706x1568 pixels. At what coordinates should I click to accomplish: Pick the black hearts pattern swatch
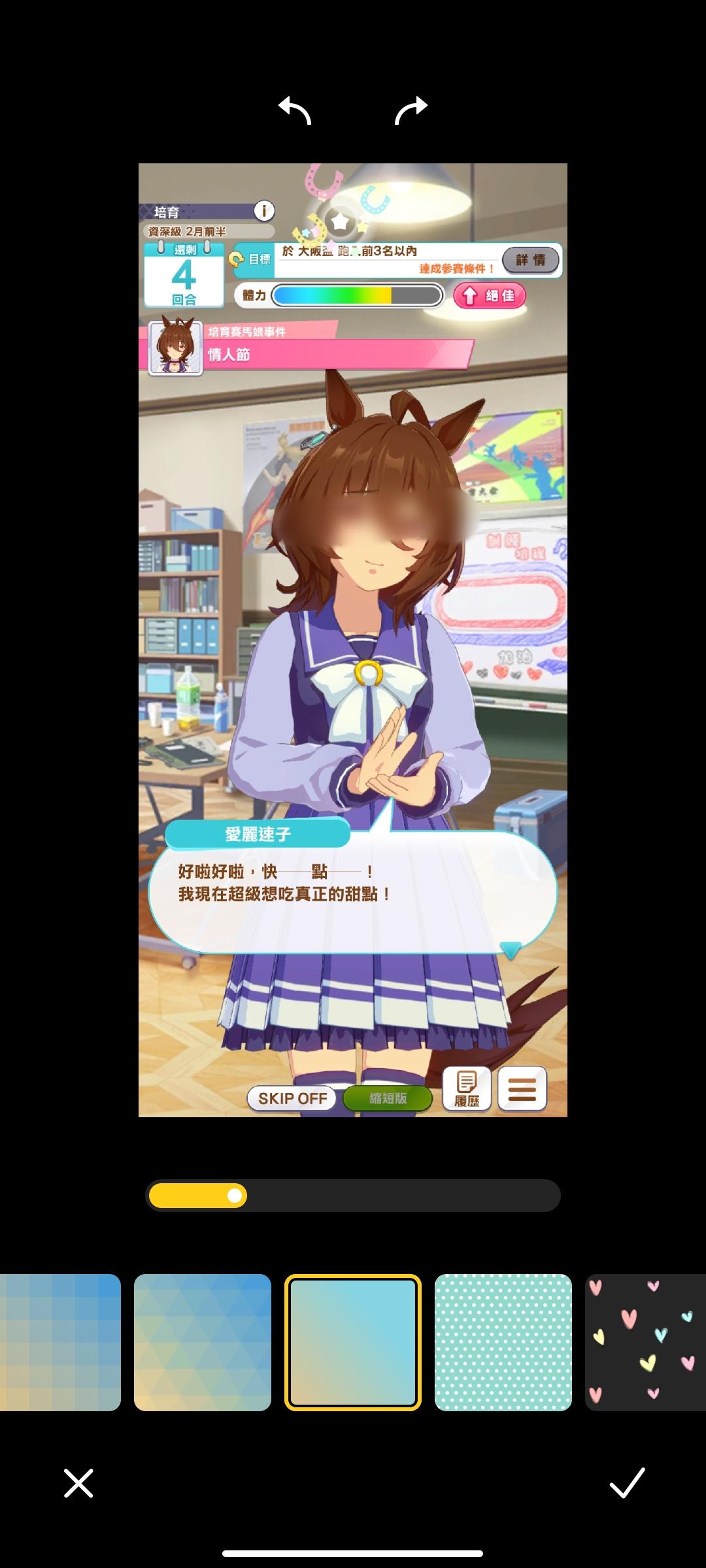pyautogui.click(x=645, y=1343)
